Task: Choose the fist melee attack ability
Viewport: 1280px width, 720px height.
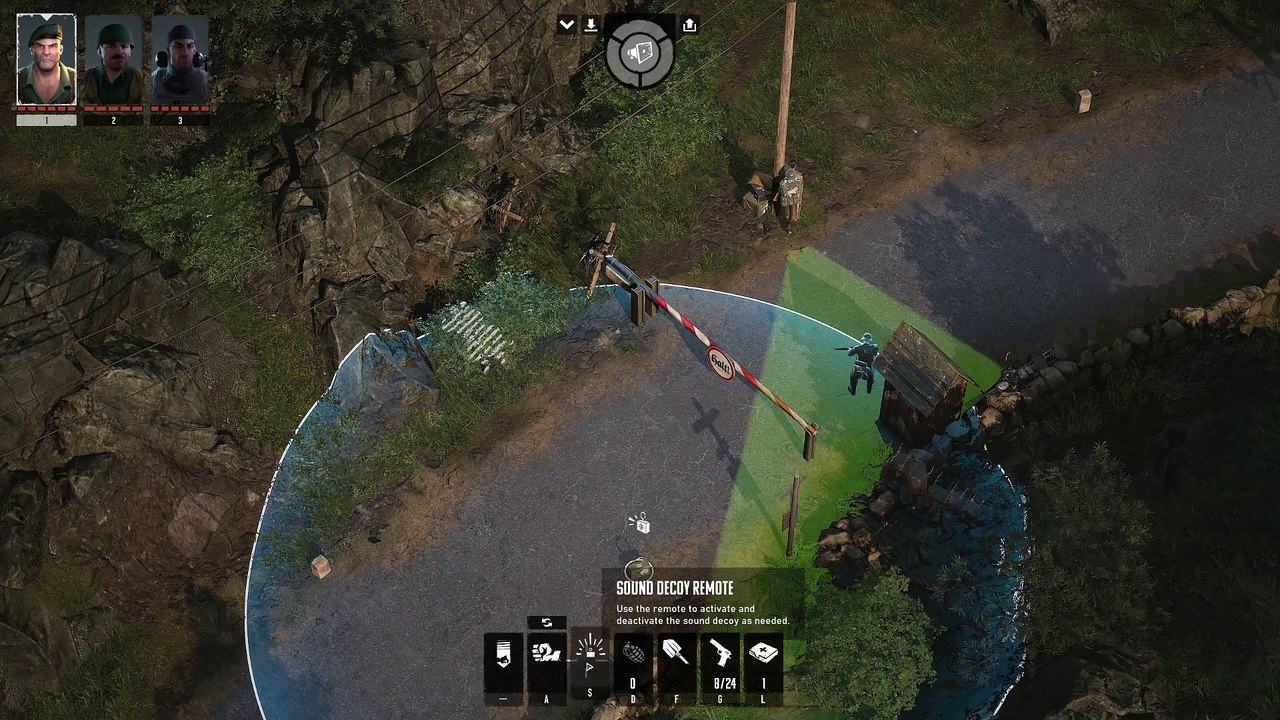Action: coord(547,661)
